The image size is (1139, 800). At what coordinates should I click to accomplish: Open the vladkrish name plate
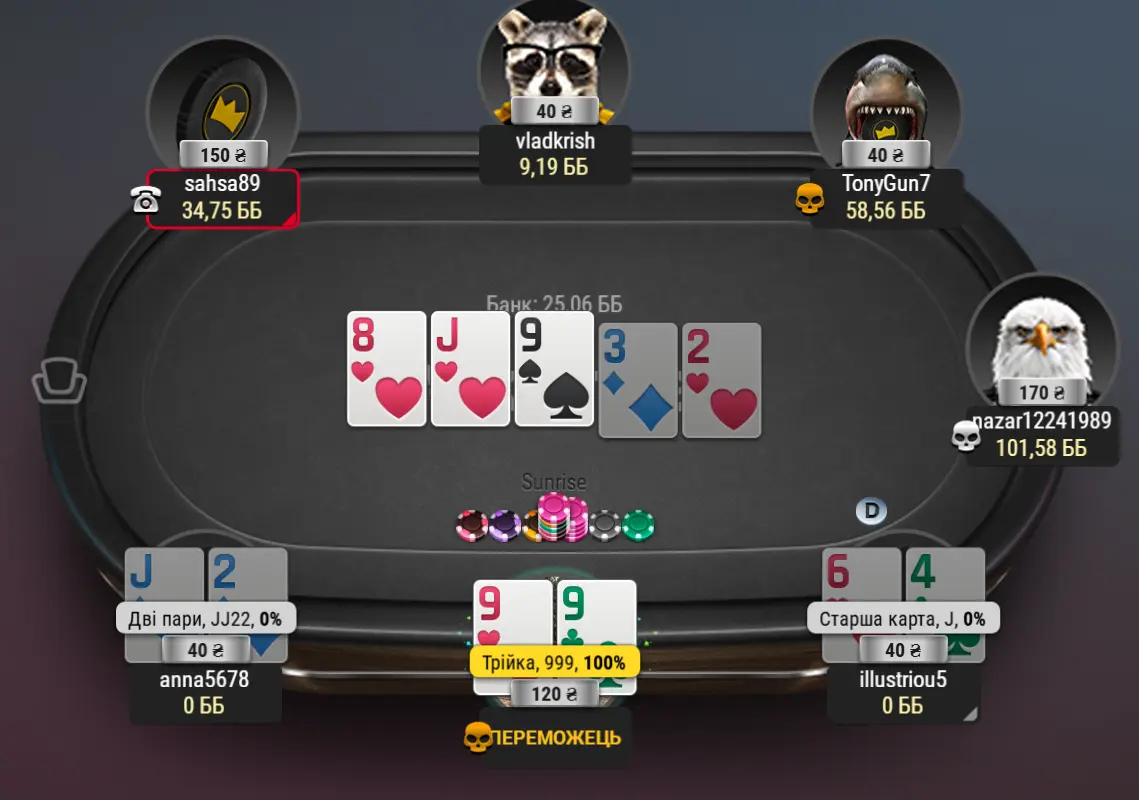pyautogui.click(x=554, y=154)
